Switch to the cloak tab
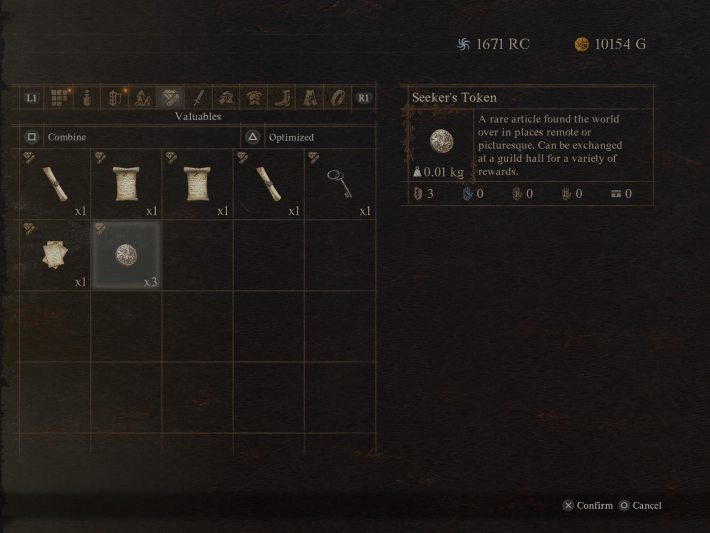Image resolution: width=710 pixels, height=533 pixels. tap(310, 98)
